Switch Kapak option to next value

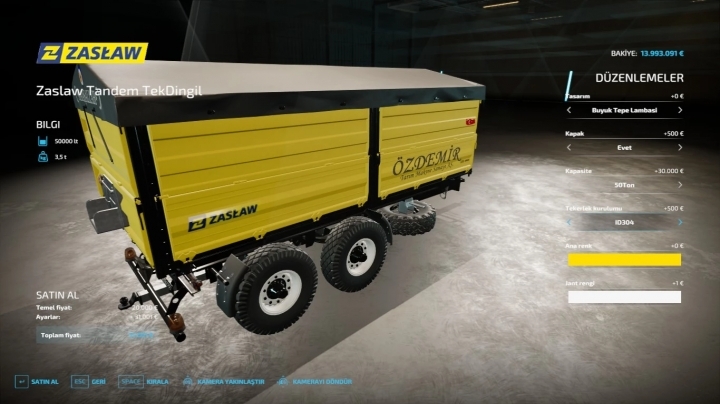[x=681, y=146]
